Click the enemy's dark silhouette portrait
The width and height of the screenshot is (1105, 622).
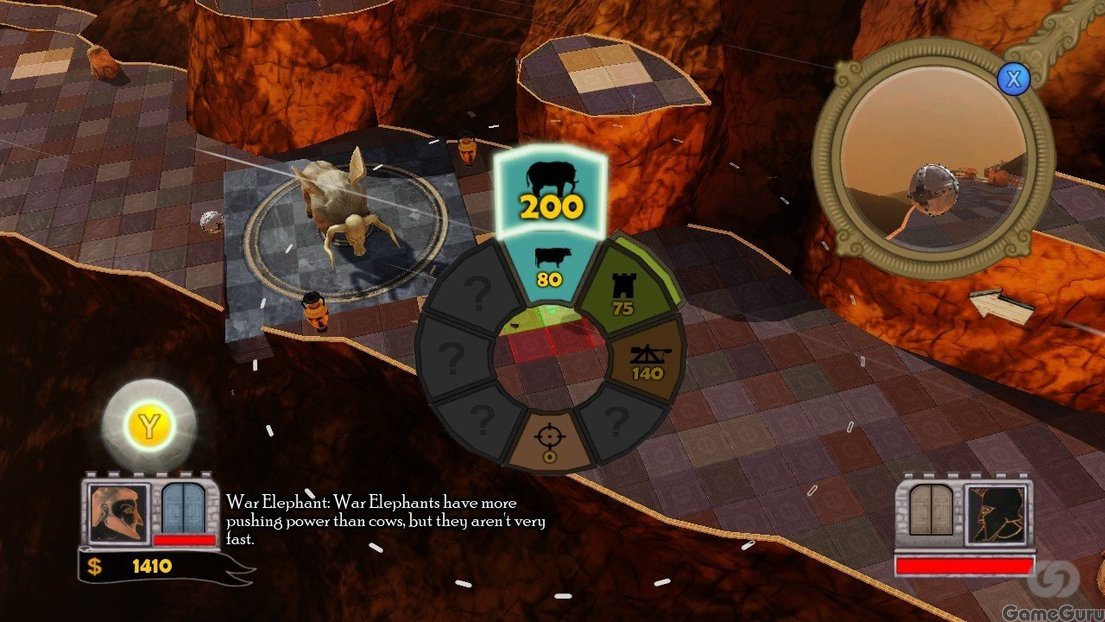coord(997,515)
